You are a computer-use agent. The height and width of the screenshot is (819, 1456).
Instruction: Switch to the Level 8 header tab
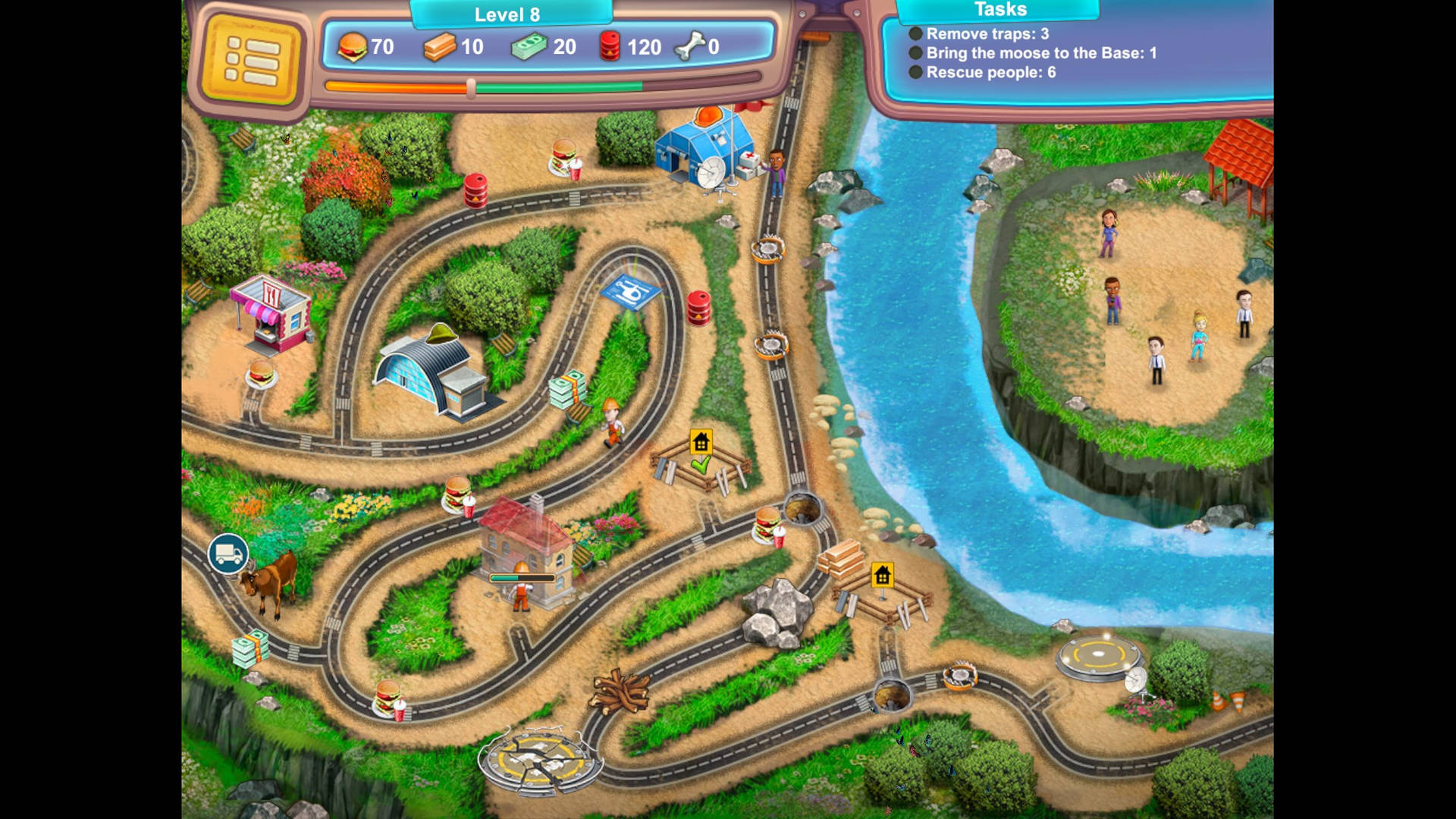click(x=510, y=14)
